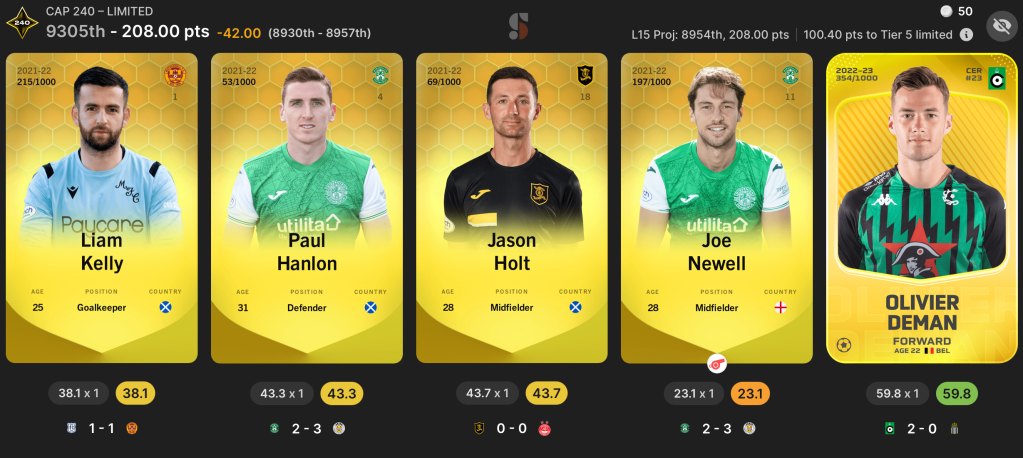Open Olivier Deman's green 59.8 score pill
Image resolution: width=1023 pixels, height=458 pixels.
[955, 393]
